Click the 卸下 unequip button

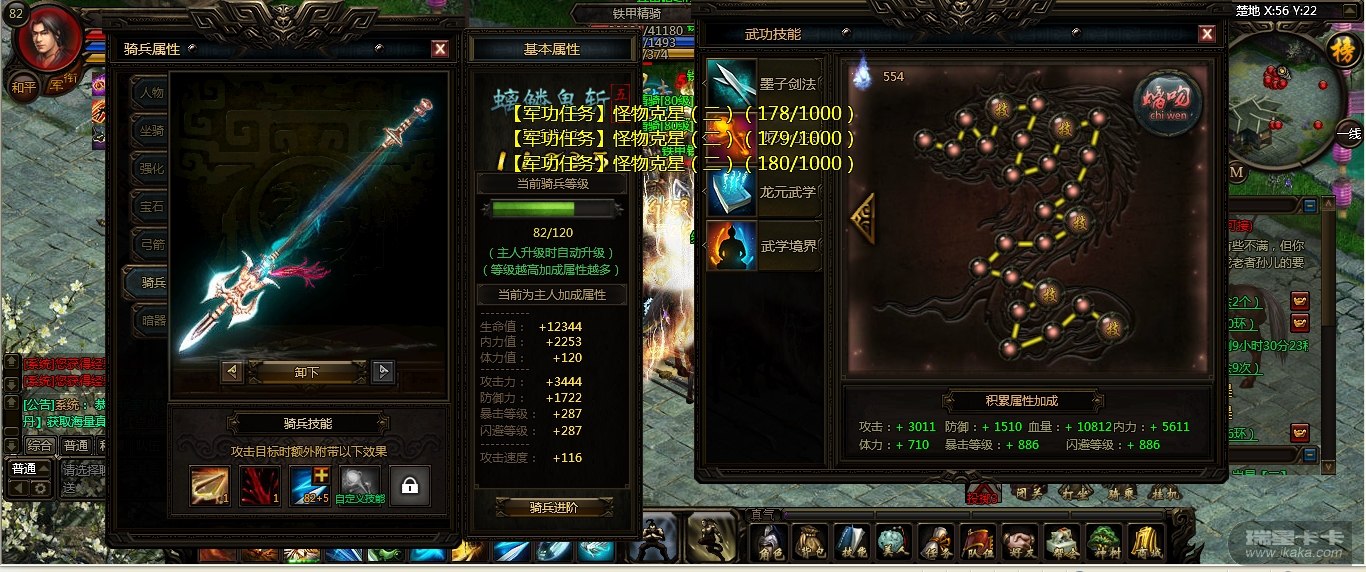[307, 372]
